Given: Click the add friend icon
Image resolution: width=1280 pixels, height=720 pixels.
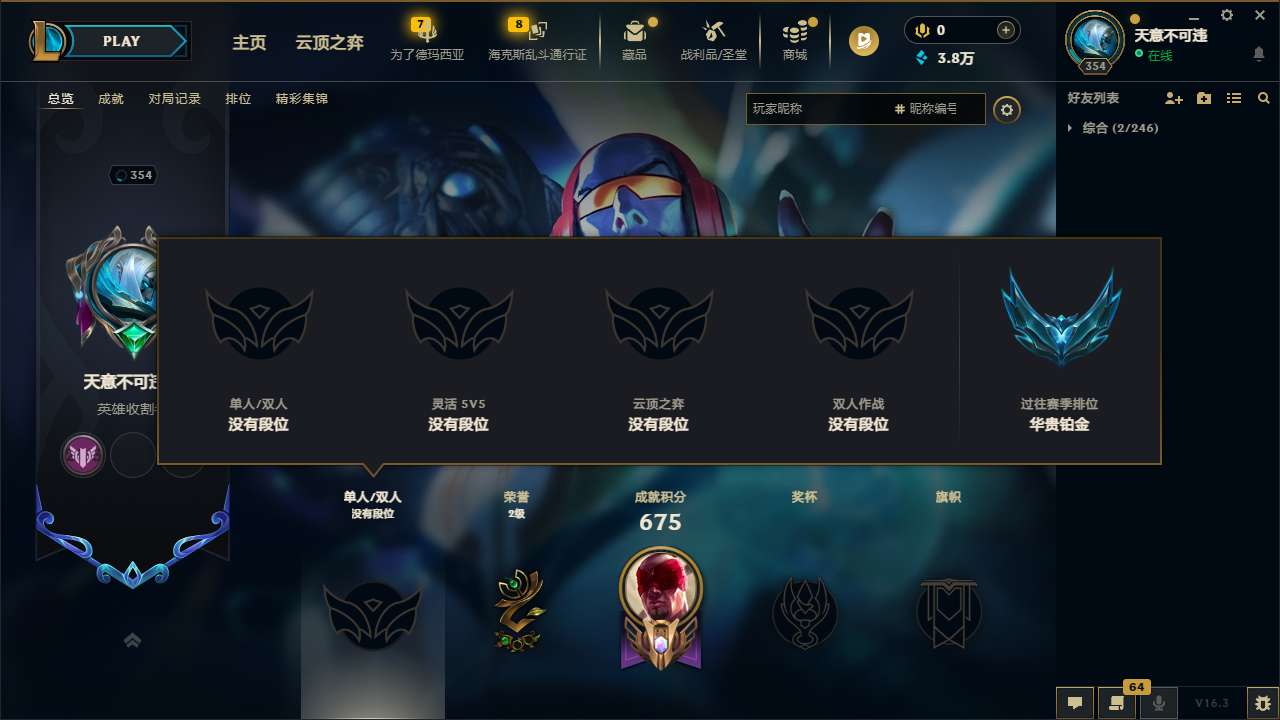Looking at the screenshot, I should click(x=1171, y=98).
